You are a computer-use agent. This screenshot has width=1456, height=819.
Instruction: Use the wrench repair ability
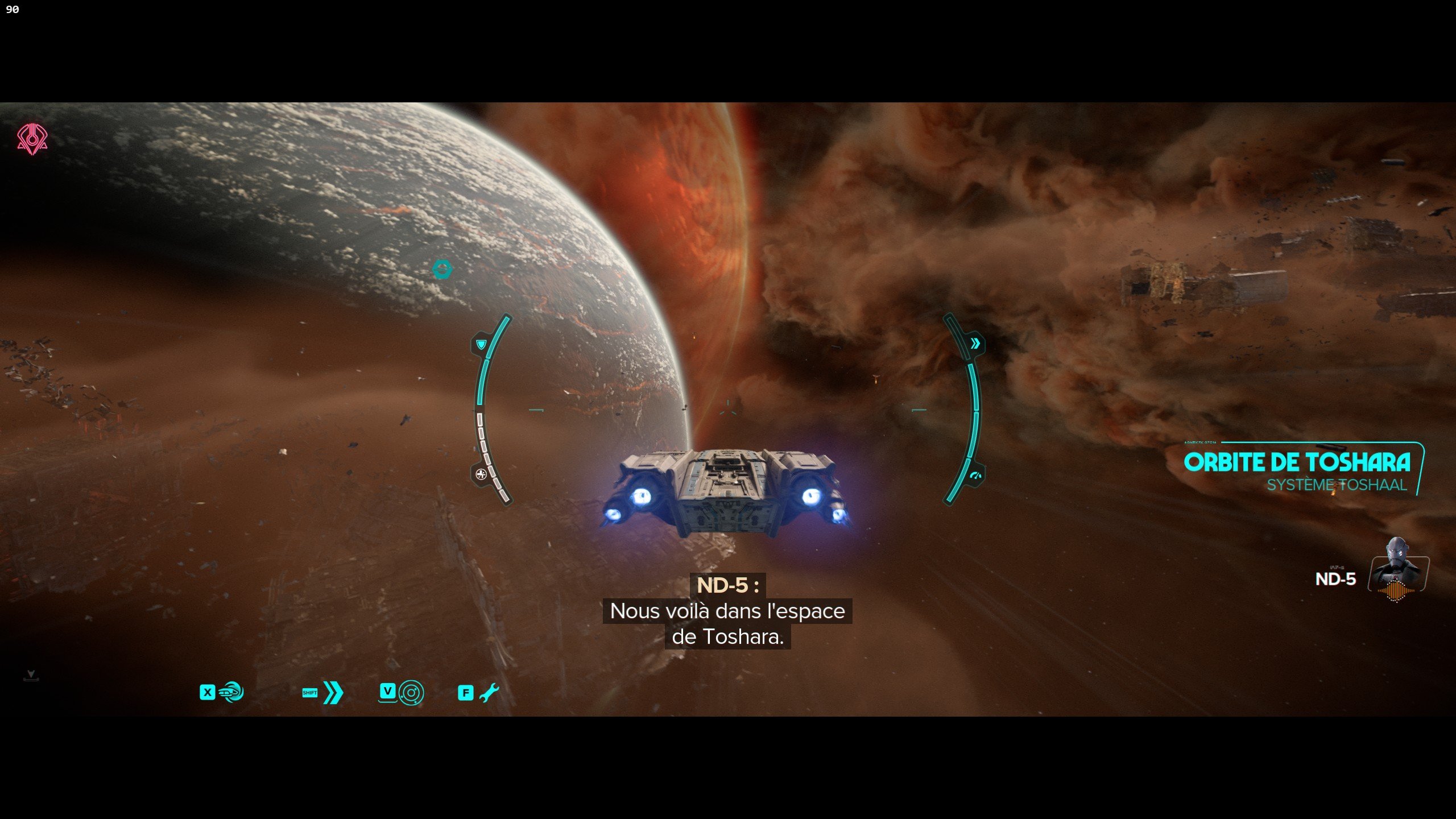tap(489, 692)
